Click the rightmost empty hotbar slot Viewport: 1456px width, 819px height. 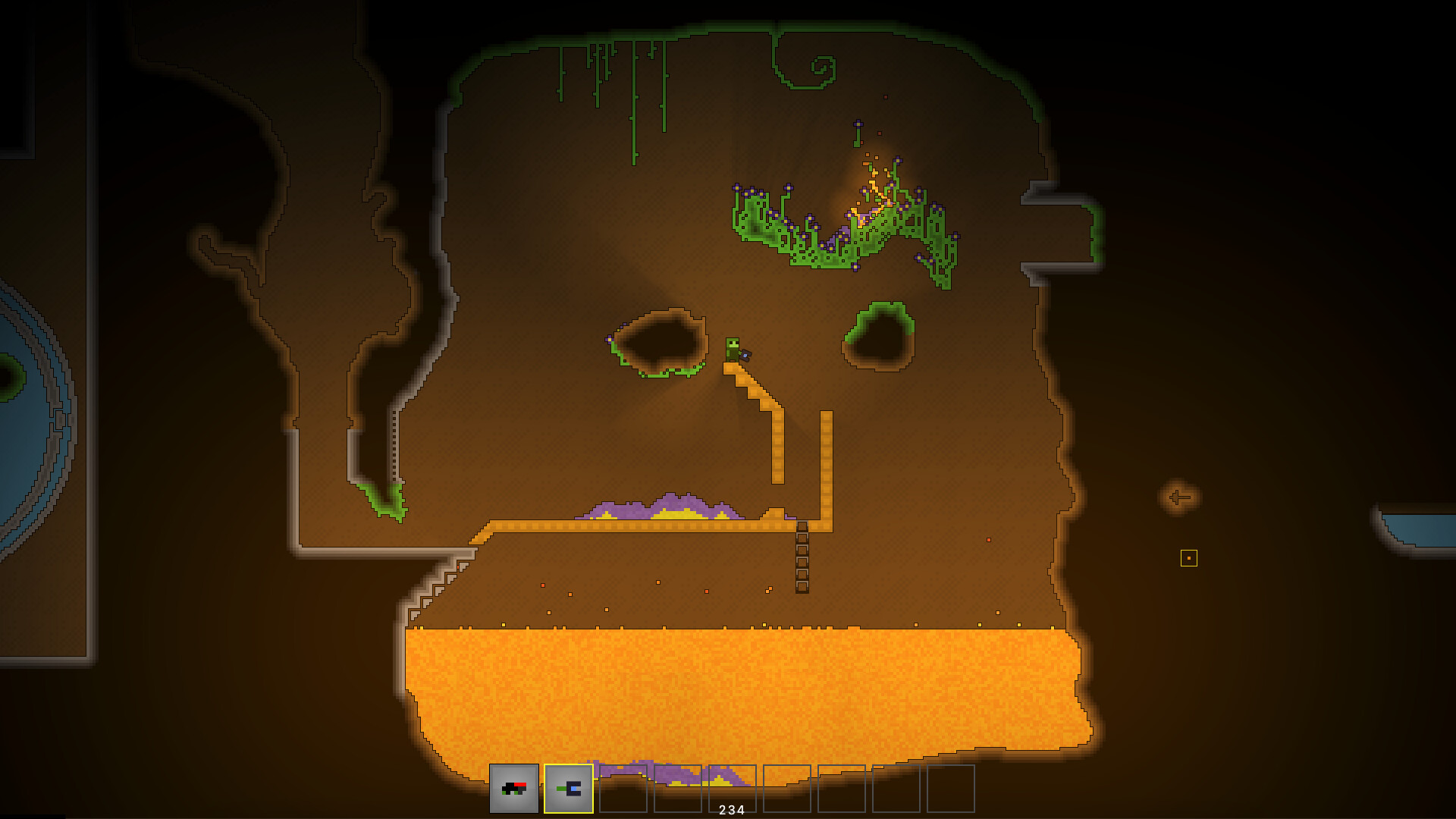(x=951, y=789)
